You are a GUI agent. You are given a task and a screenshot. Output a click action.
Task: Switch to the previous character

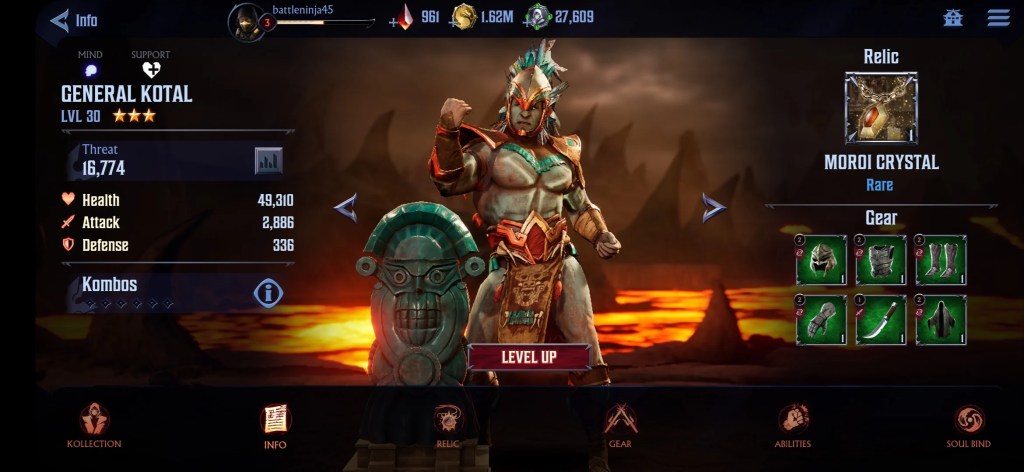coord(345,207)
